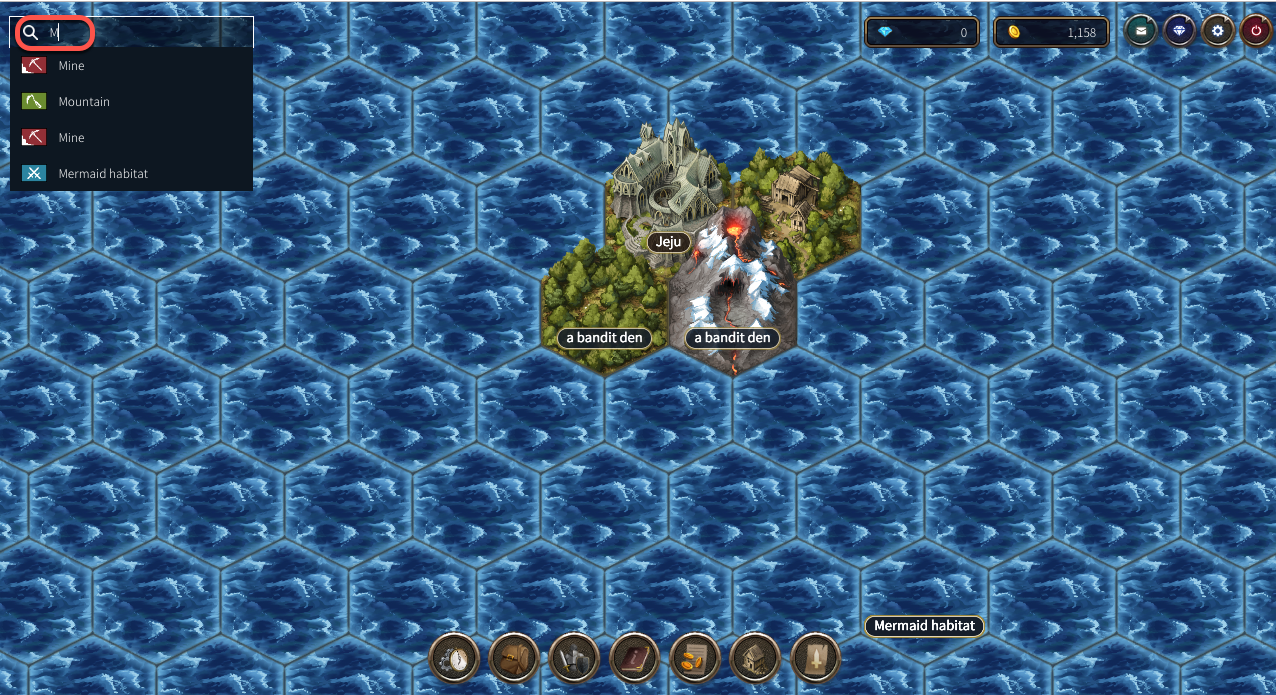The image size is (1276, 695).
Task: Open the sword scroll icon
Action: tap(815, 659)
